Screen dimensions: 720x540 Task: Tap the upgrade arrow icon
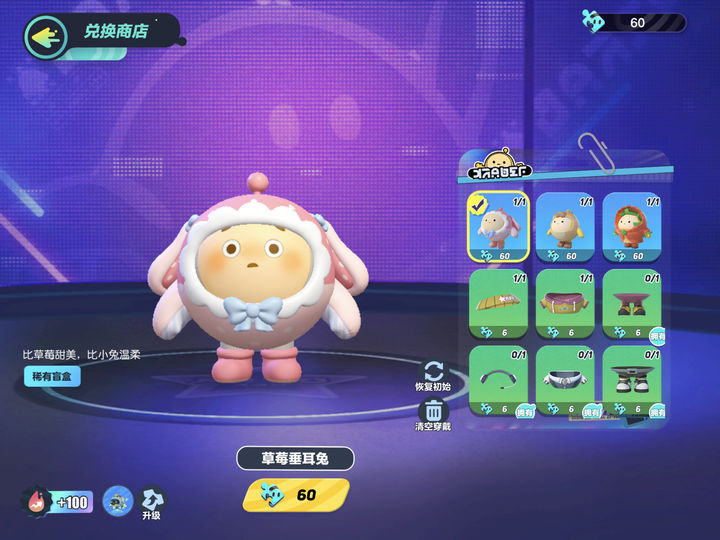[x=153, y=500]
